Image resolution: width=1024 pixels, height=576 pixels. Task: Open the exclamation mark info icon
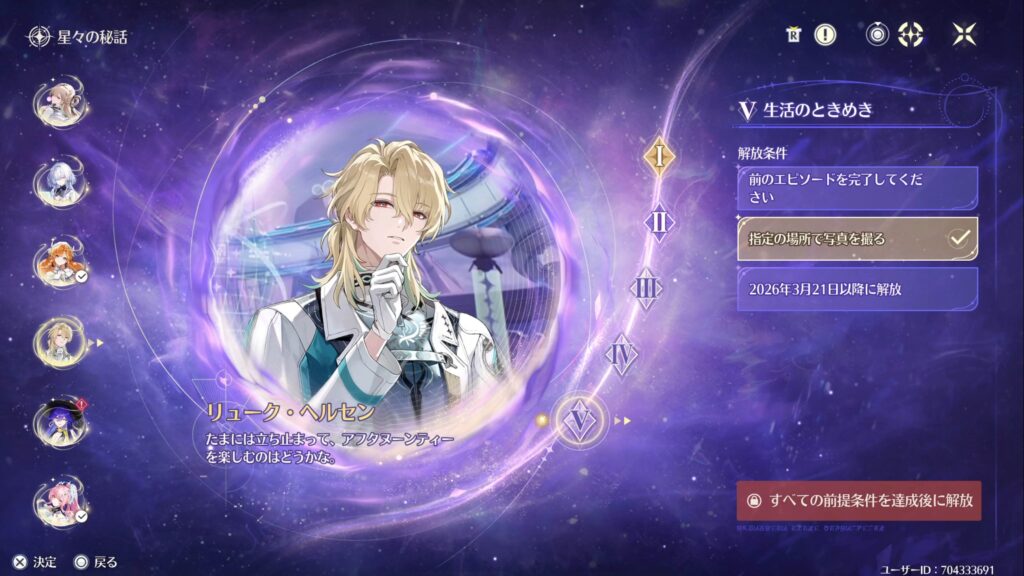click(825, 35)
